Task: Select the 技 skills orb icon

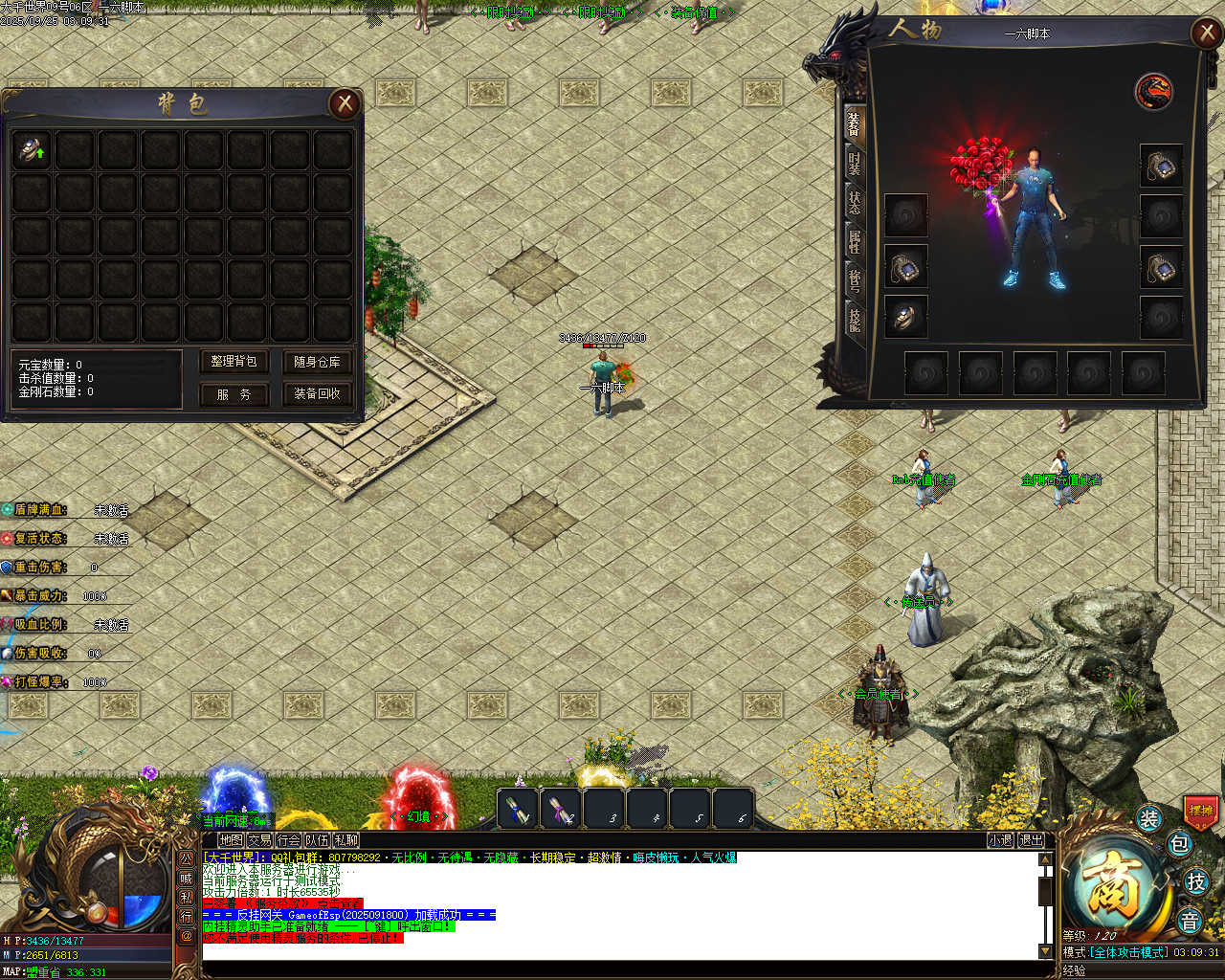Action: click(1194, 880)
